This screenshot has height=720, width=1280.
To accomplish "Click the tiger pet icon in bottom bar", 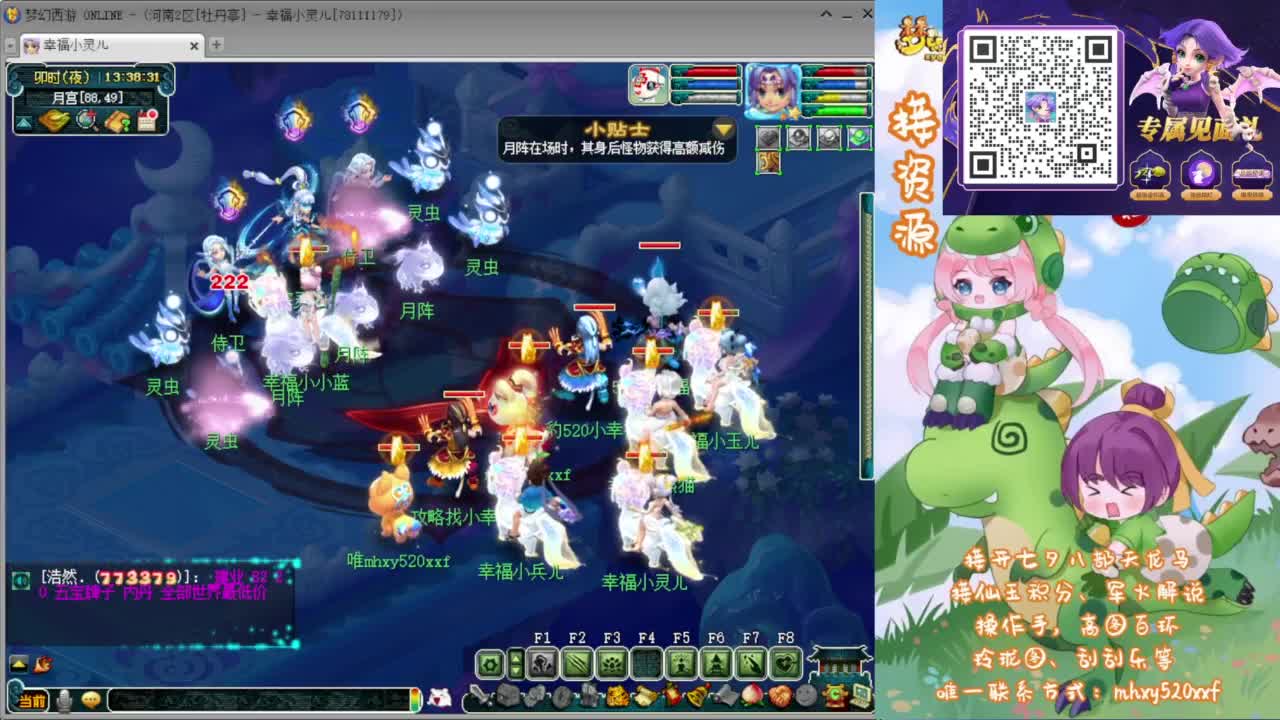I will pos(617,695).
